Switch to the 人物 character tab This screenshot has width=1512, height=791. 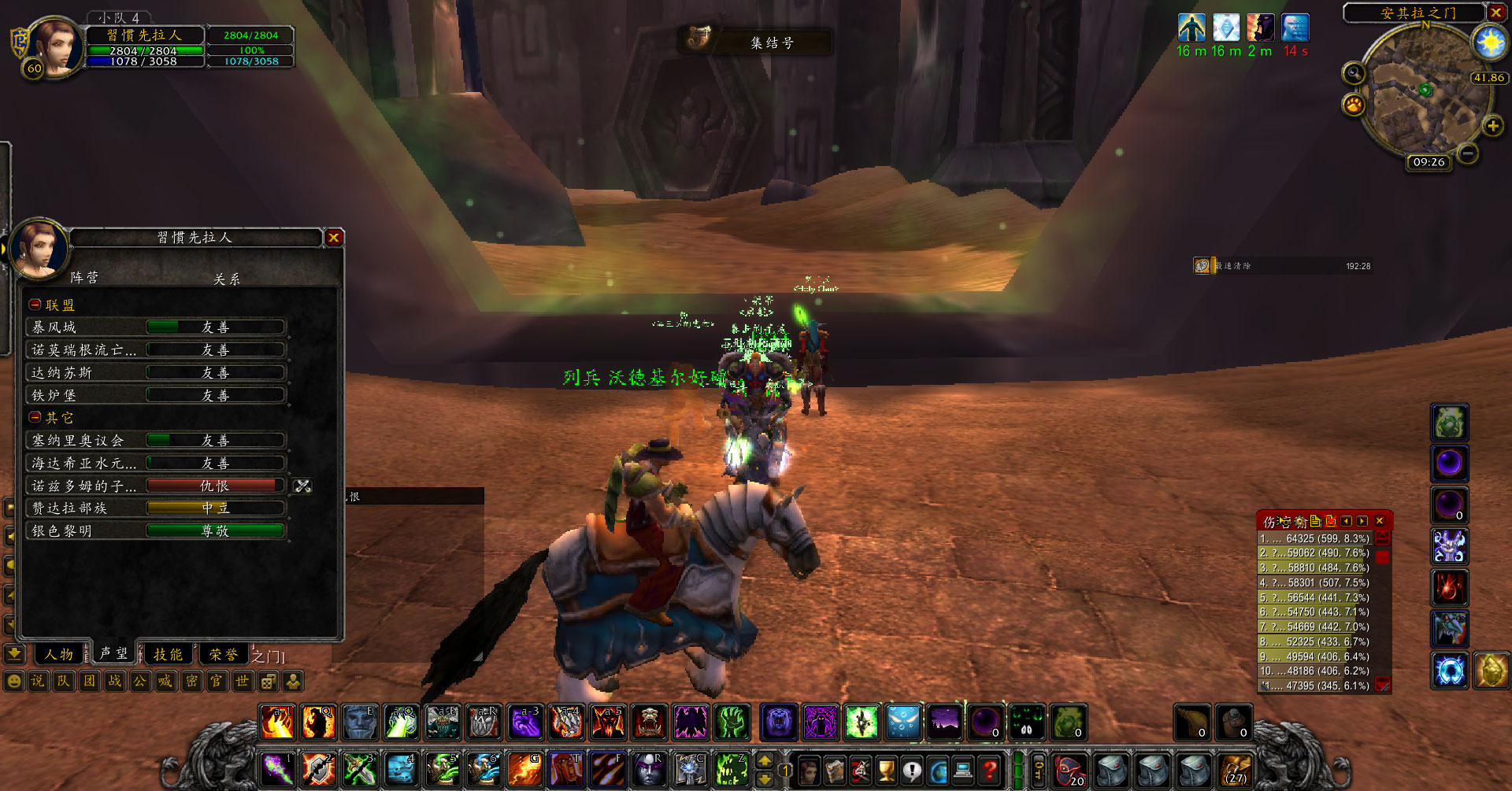(x=58, y=655)
